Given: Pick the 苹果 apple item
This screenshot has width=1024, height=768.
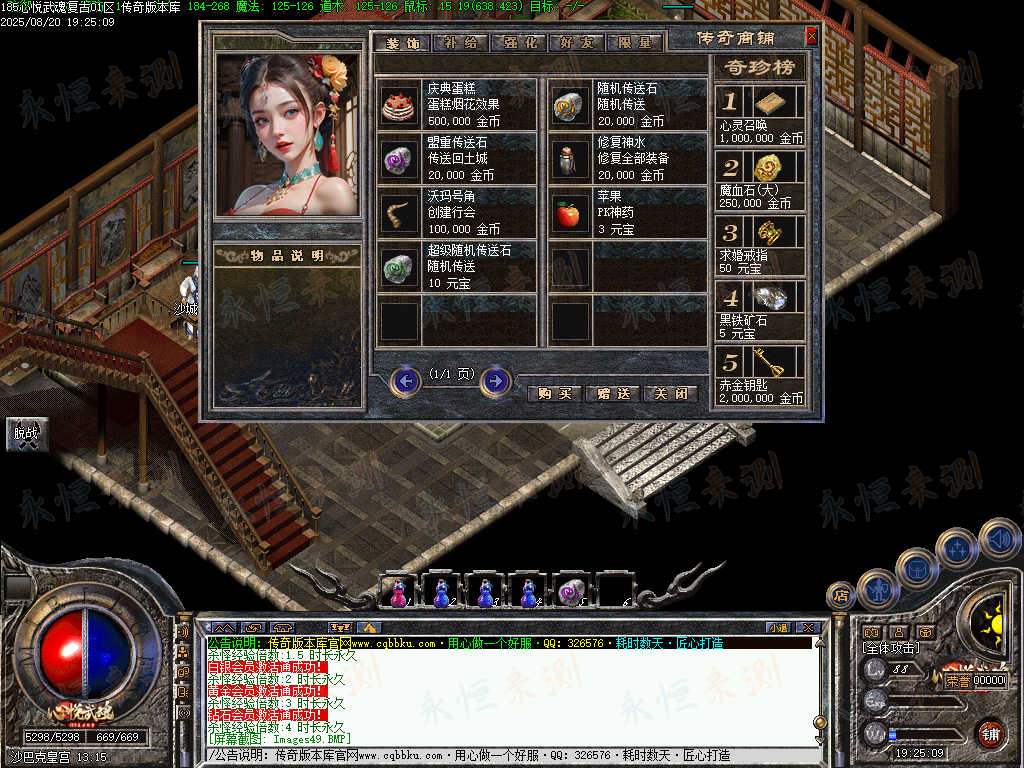Looking at the screenshot, I should coord(571,212).
